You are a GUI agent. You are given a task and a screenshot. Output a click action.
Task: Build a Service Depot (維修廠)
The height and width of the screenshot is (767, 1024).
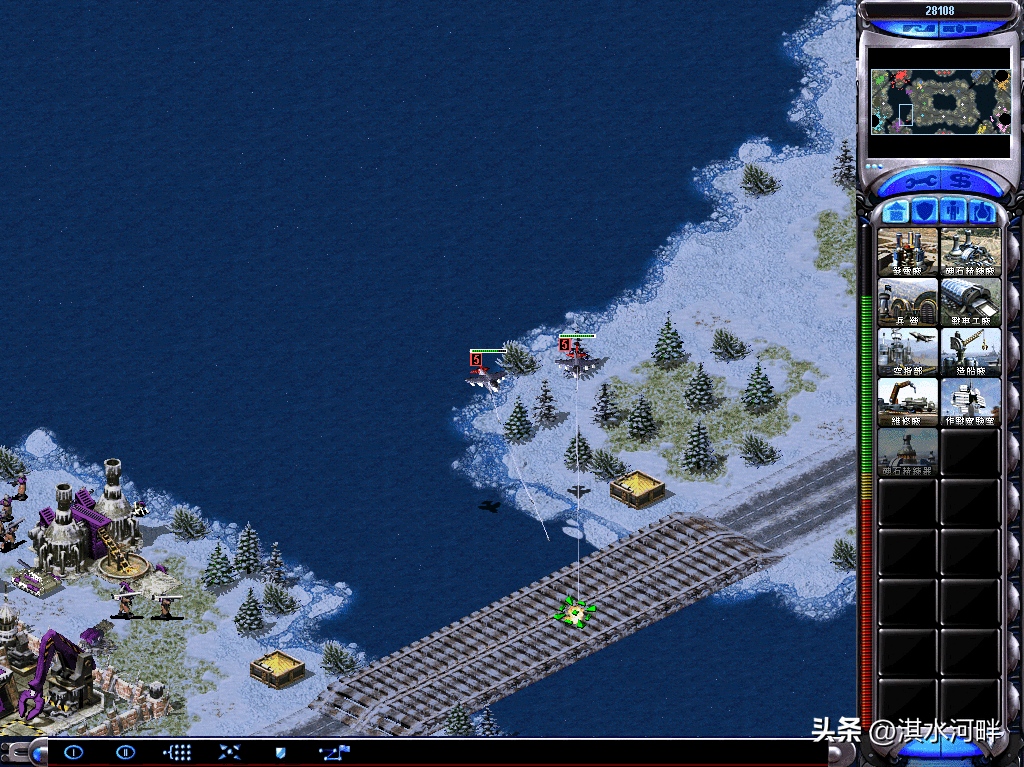coord(908,401)
